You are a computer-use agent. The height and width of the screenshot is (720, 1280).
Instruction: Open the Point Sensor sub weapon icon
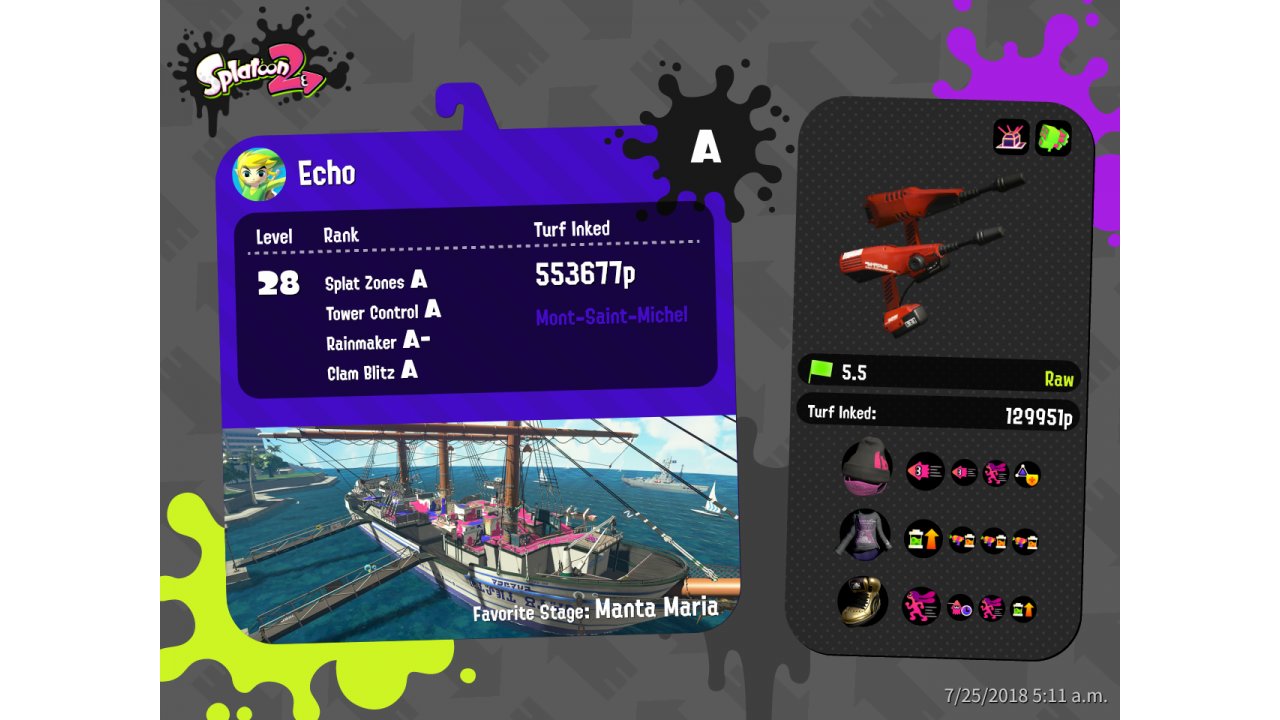click(1011, 137)
